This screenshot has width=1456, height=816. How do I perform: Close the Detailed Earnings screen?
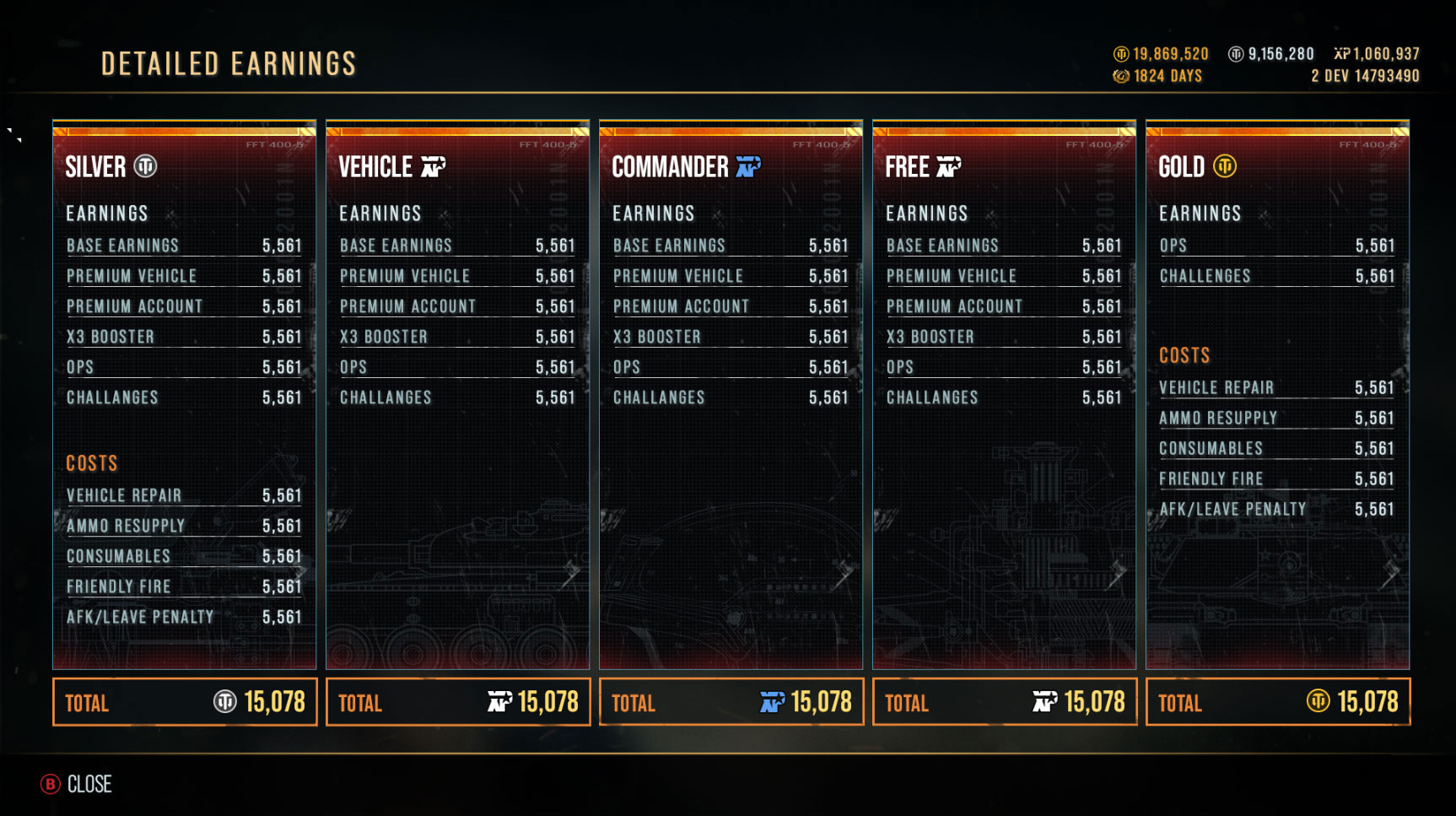tap(77, 784)
